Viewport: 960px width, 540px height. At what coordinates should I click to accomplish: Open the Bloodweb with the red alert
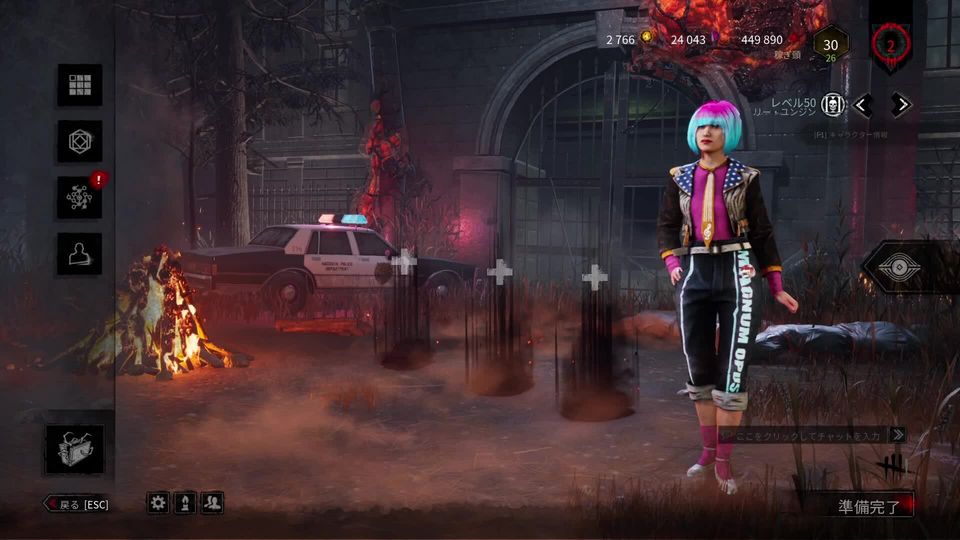coord(79,198)
